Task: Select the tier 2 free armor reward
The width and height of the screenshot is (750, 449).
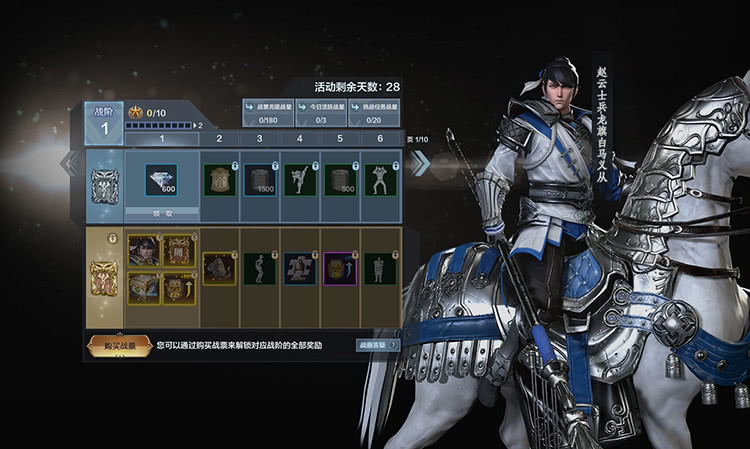Action: pyautogui.click(x=219, y=180)
